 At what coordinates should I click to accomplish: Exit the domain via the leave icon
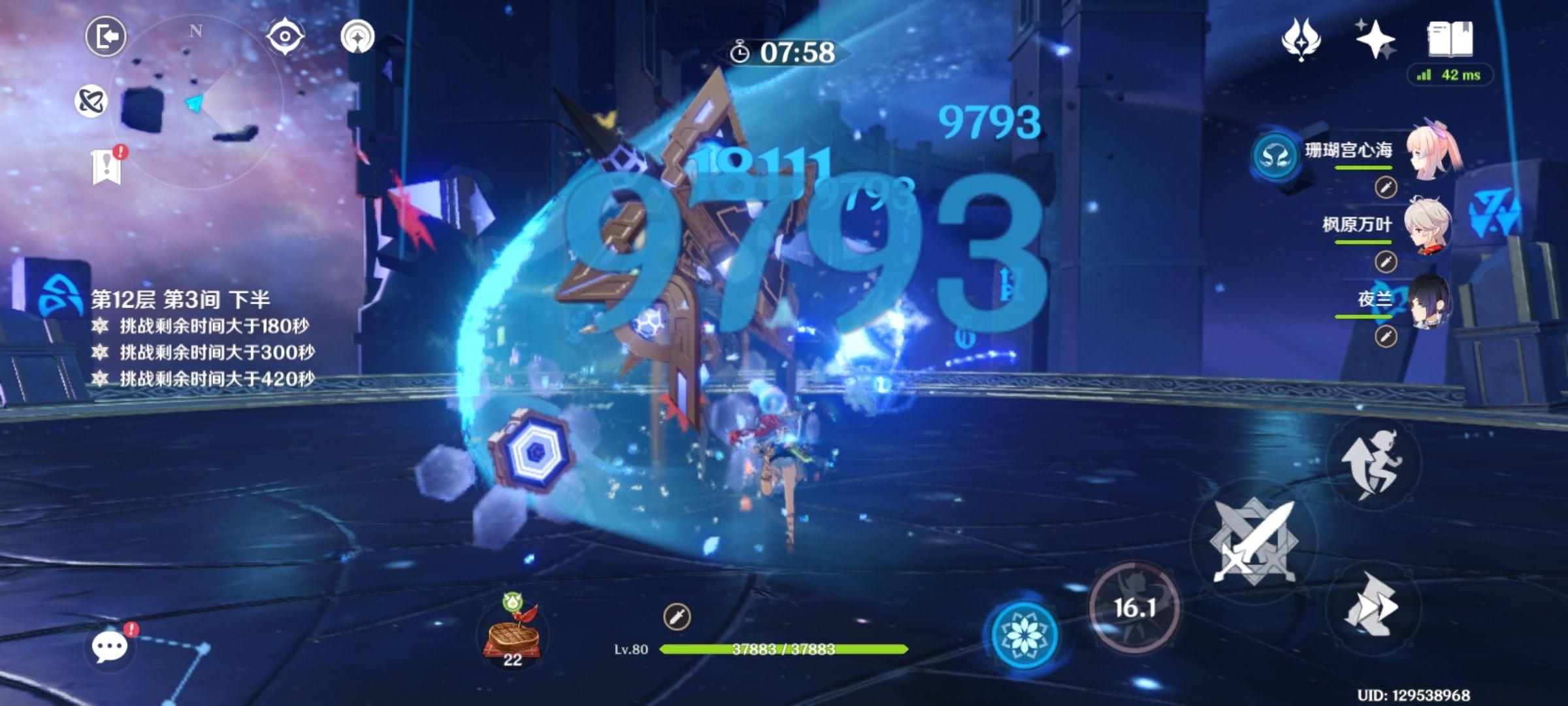tap(106, 36)
